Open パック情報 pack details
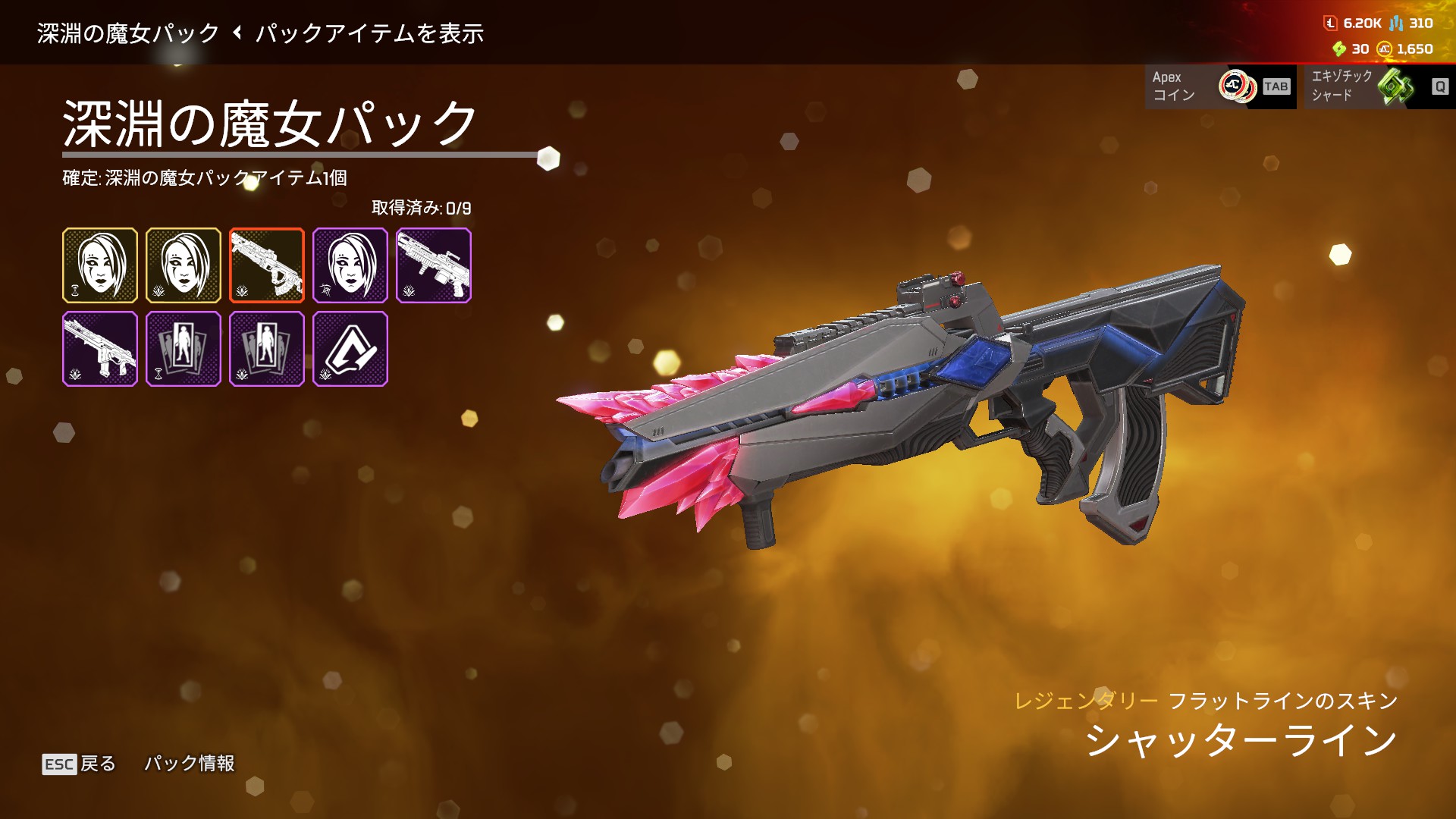Screen dimensions: 1456x819 (x=190, y=764)
